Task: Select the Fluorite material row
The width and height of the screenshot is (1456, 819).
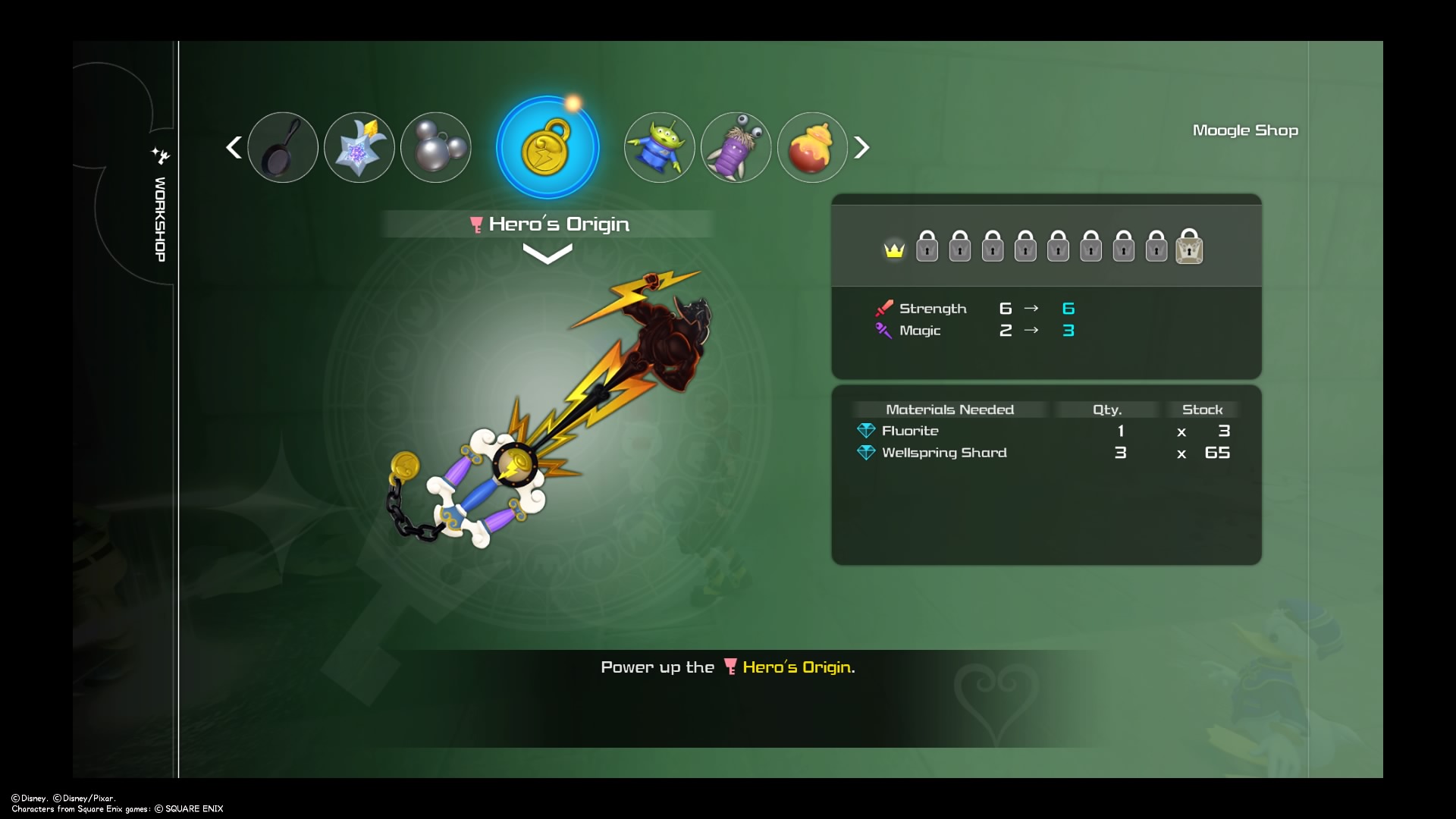Action: 1045,431
